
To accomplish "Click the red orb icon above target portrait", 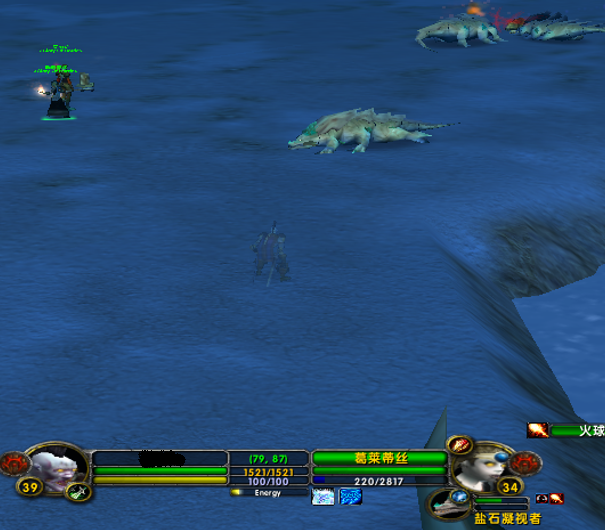I will click(x=460, y=445).
